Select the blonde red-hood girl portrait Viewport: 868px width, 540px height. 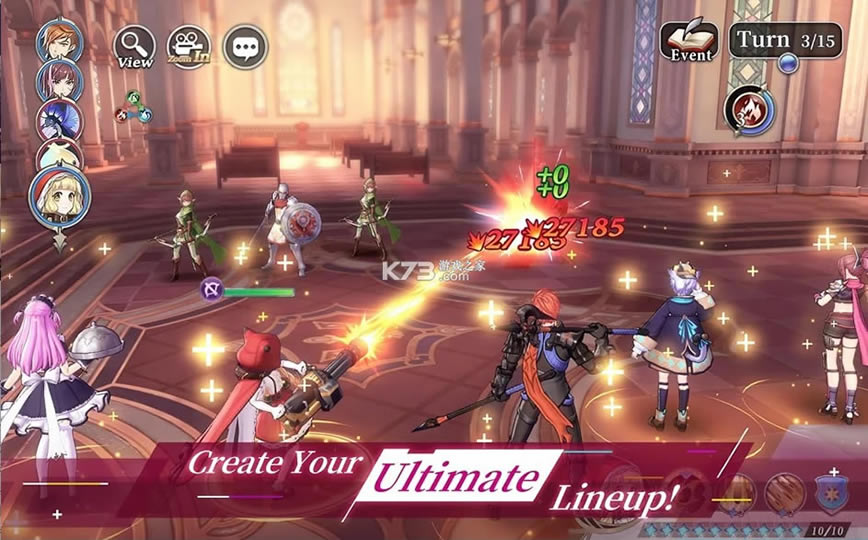point(60,196)
